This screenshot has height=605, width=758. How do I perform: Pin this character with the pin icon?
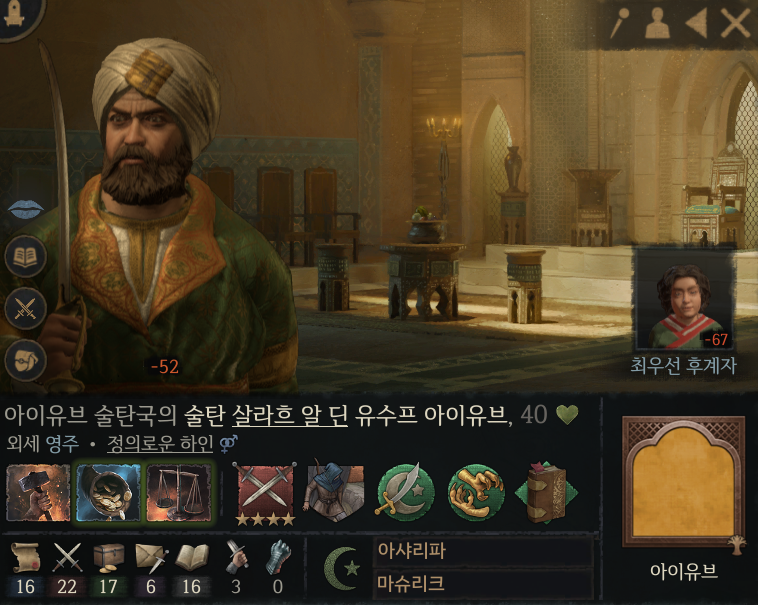[619, 23]
